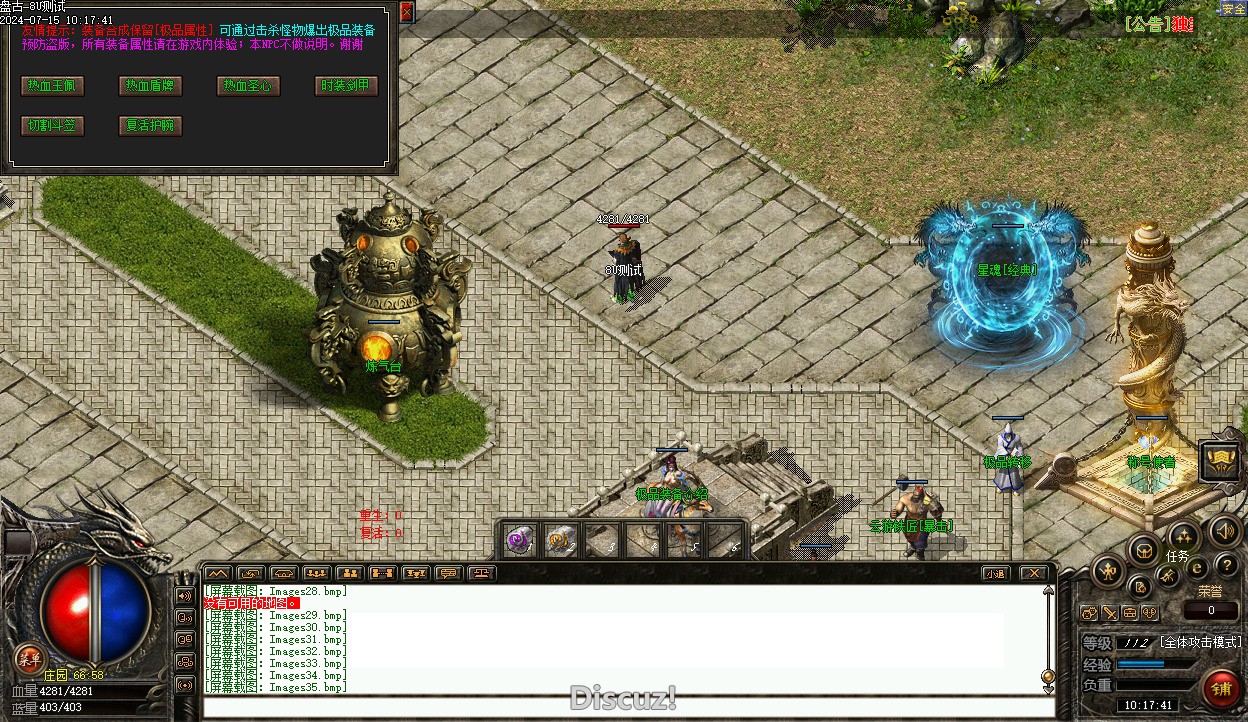
Task: Use the purple scroll hotbar item
Action: click(x=519, y=541)
